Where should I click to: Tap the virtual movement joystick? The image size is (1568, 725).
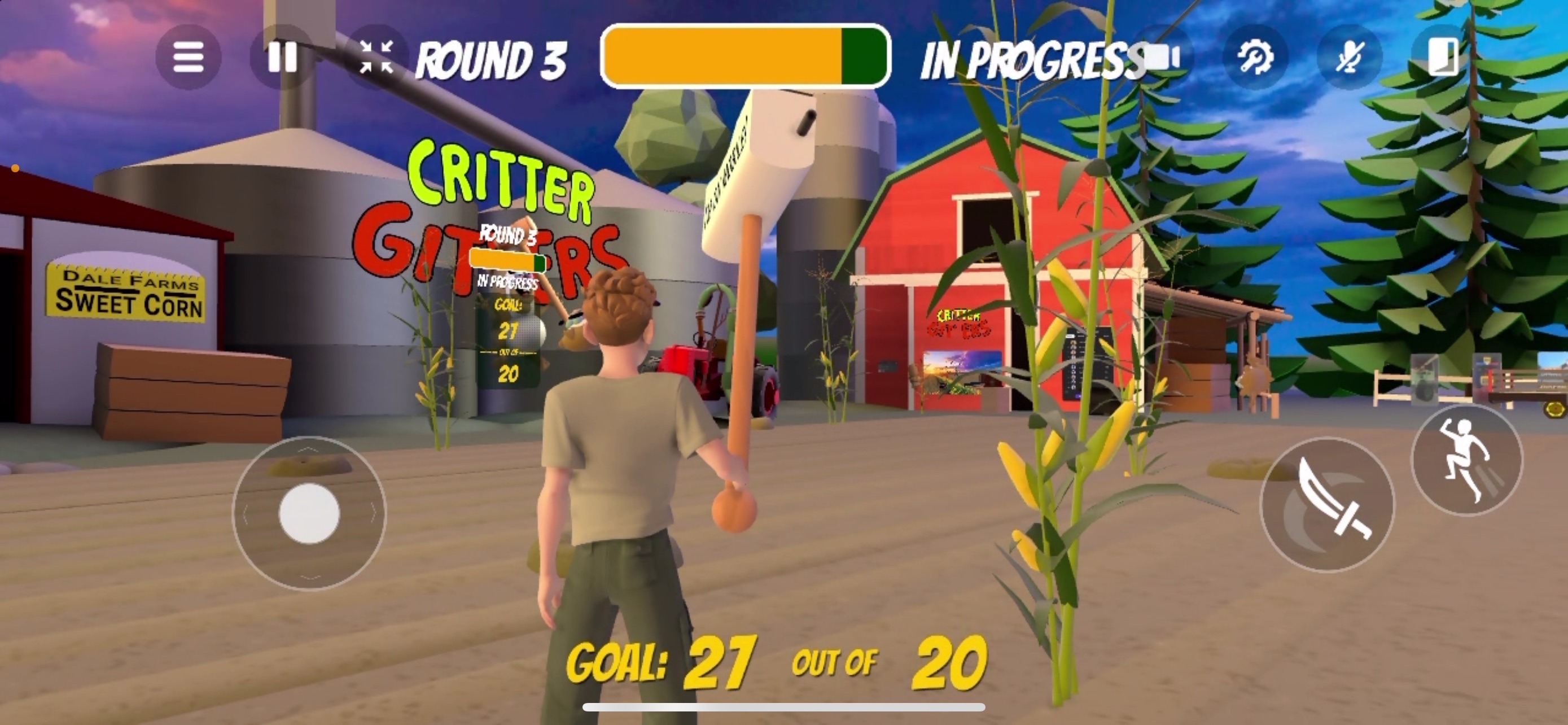(309, 513)
